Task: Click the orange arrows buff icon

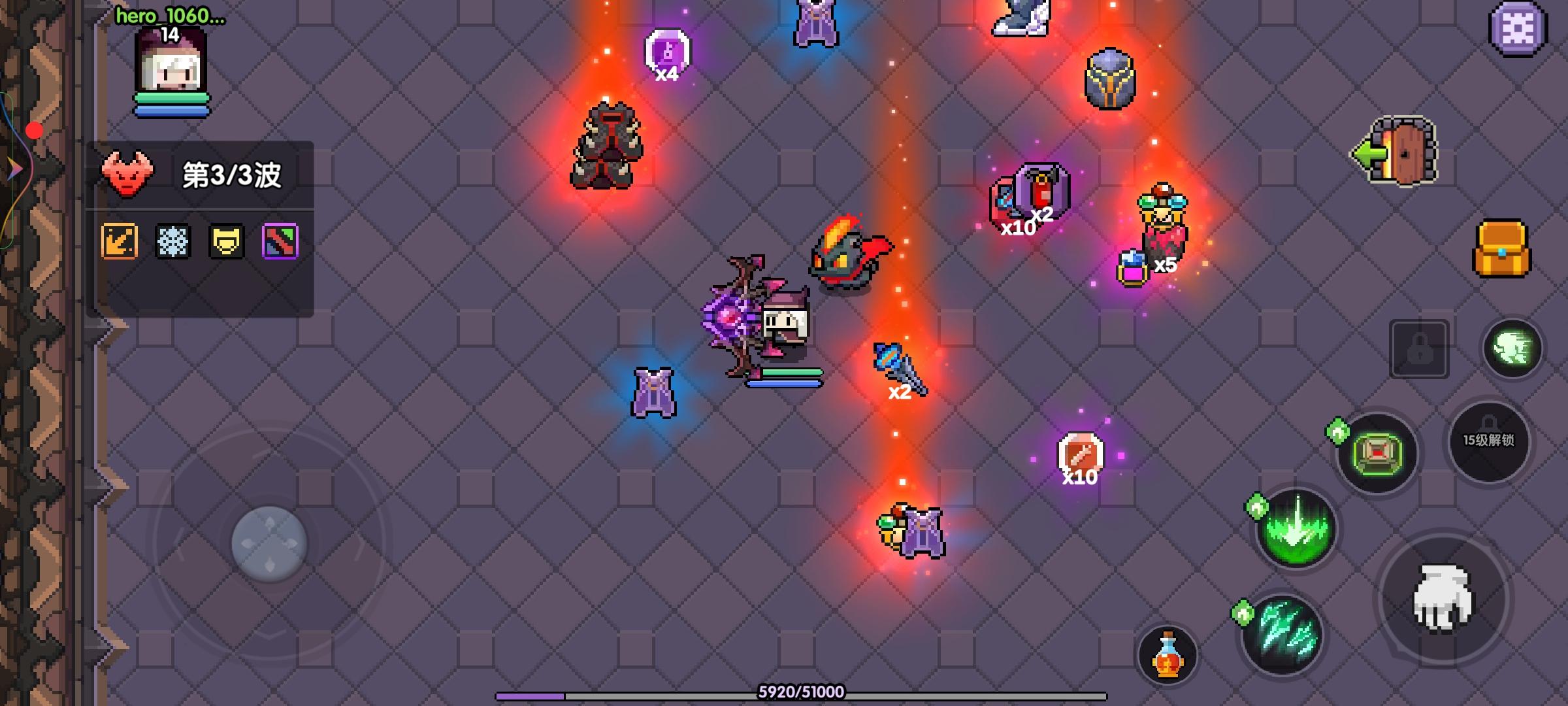Action: click(x=119, y=241)
